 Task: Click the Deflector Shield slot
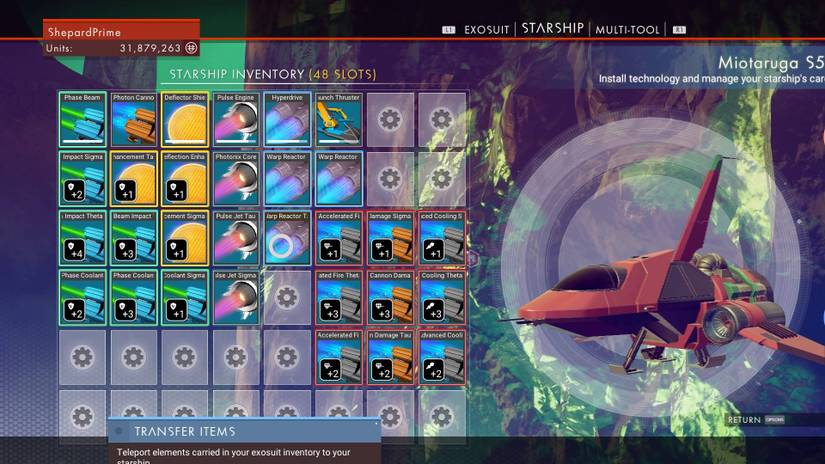click(x=185, y=120)
